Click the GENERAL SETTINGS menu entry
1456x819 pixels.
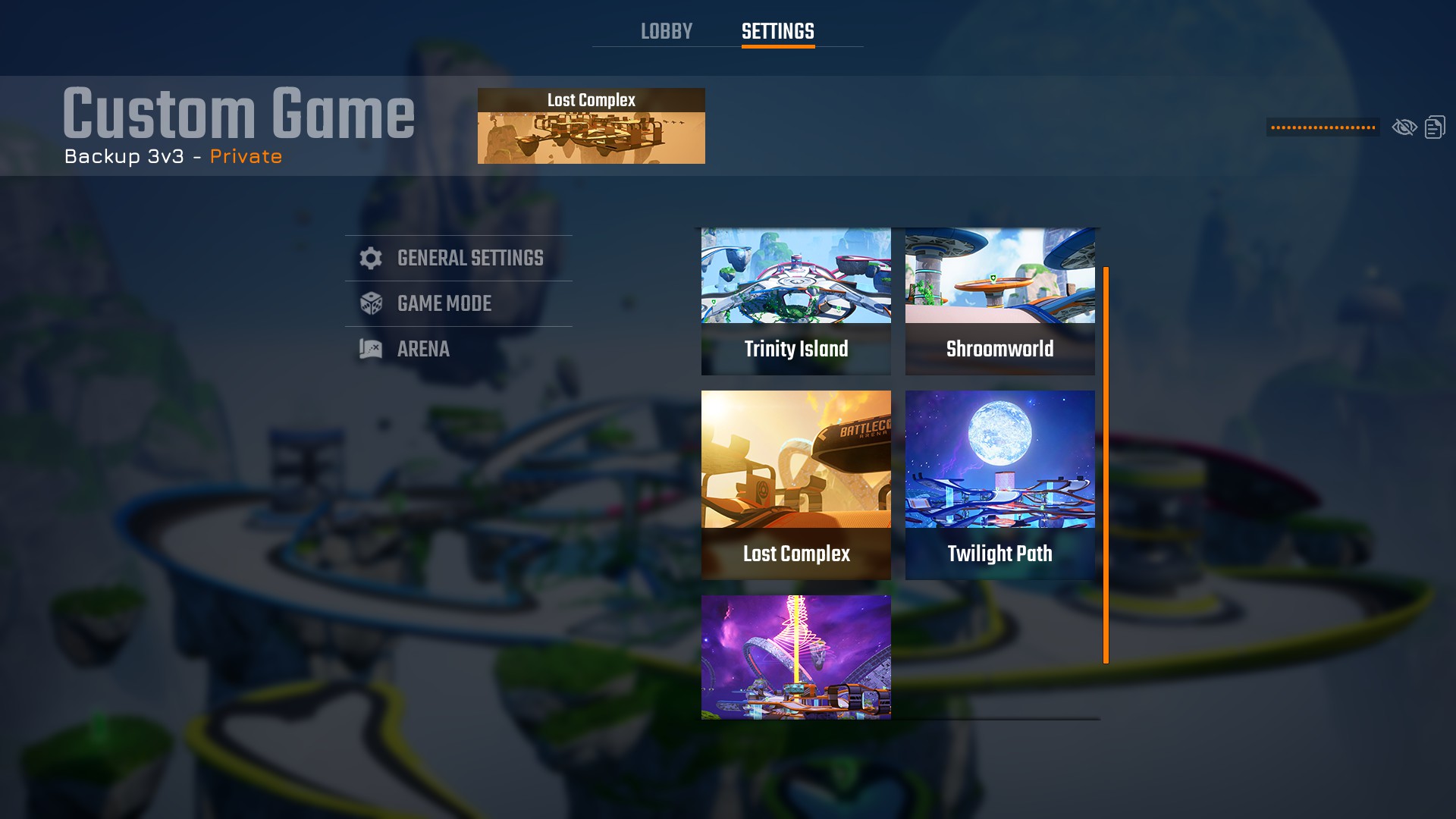(x=469, y=258)
